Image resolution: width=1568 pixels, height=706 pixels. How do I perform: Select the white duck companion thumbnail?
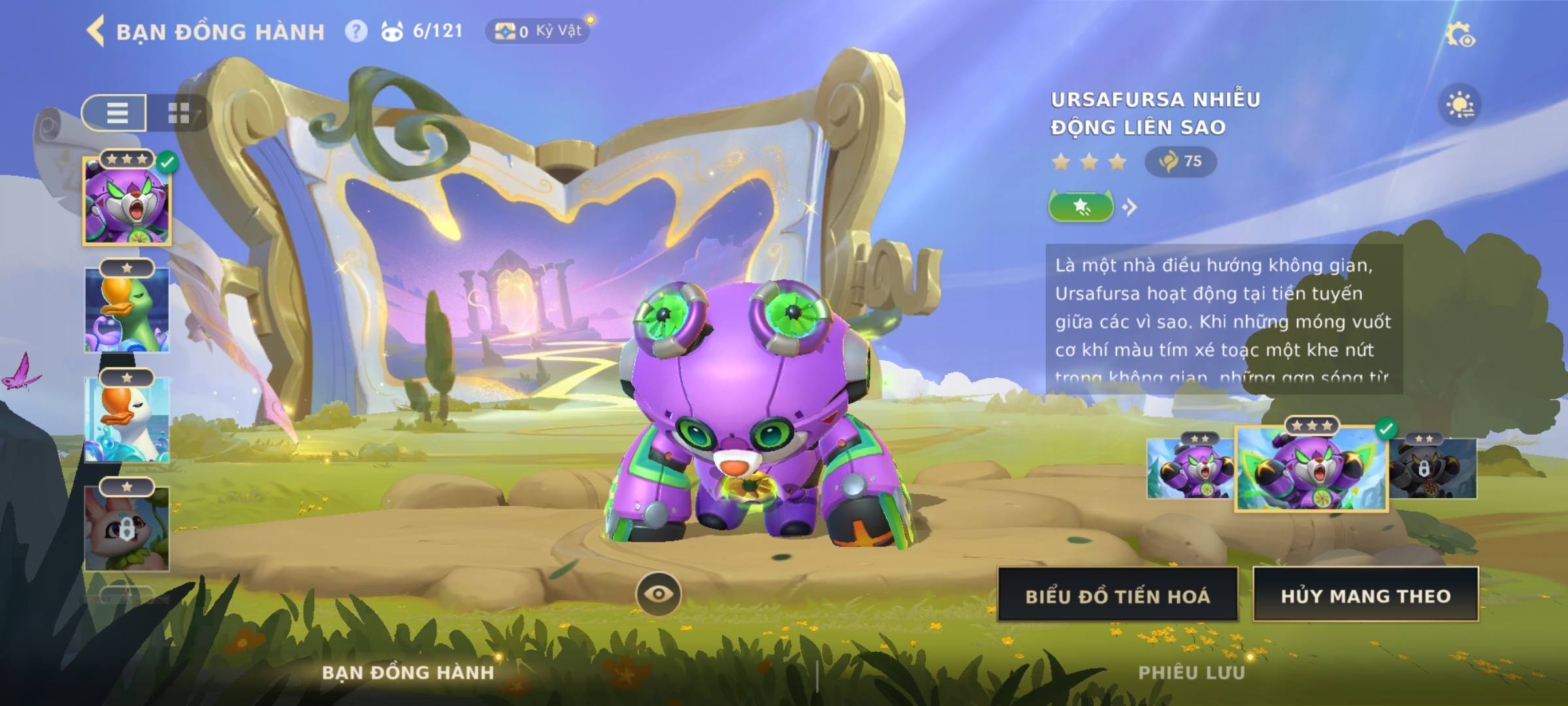(127, 420)
